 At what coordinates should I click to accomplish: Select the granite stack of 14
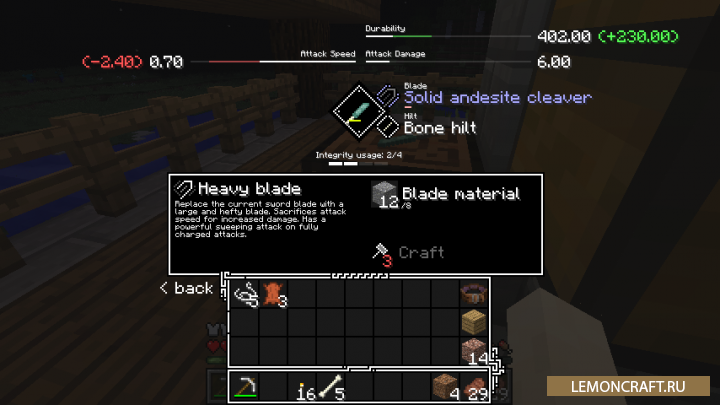click(x=474, y=350)
